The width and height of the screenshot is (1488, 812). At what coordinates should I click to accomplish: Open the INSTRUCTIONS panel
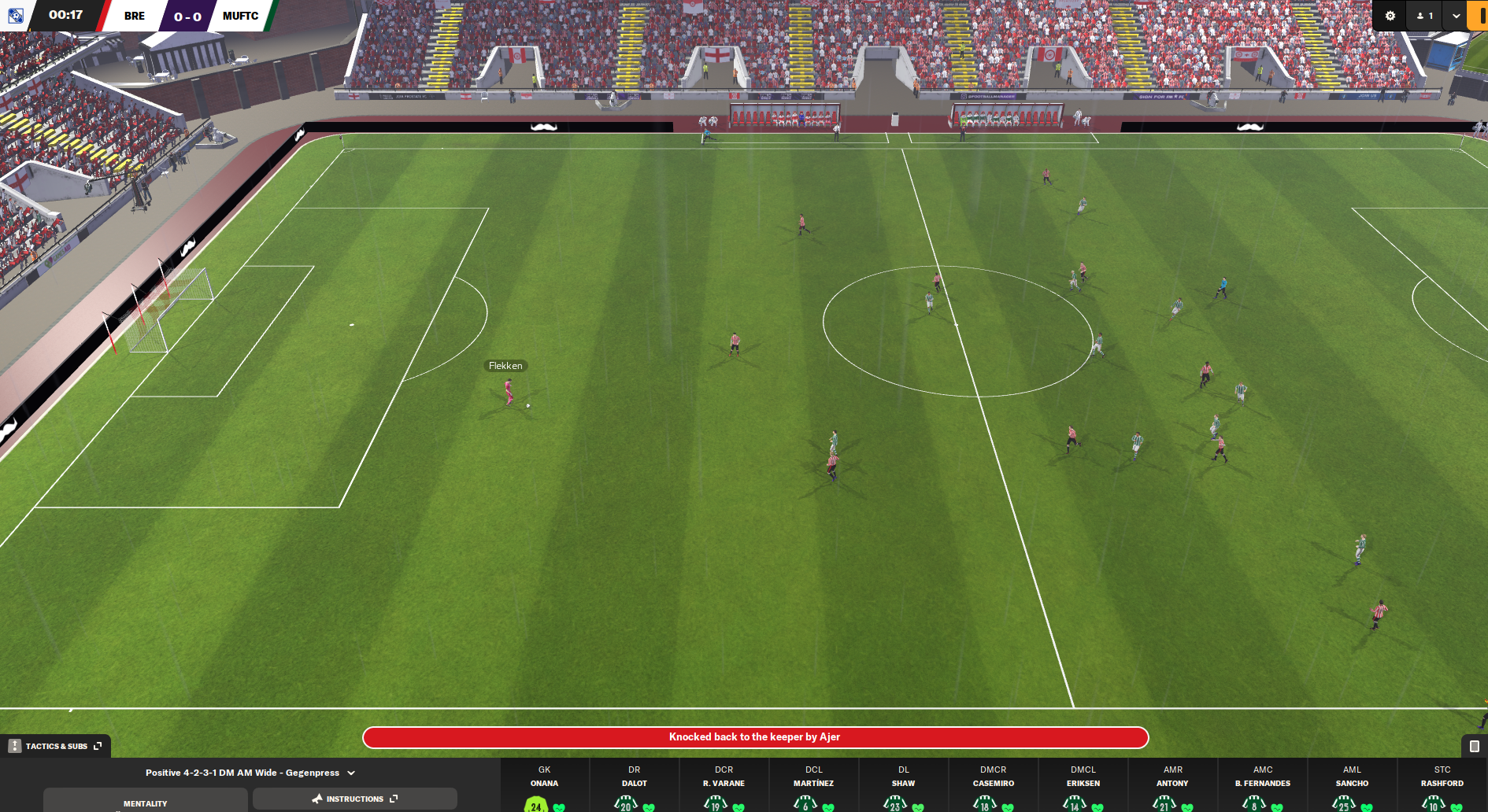(354, 799)
